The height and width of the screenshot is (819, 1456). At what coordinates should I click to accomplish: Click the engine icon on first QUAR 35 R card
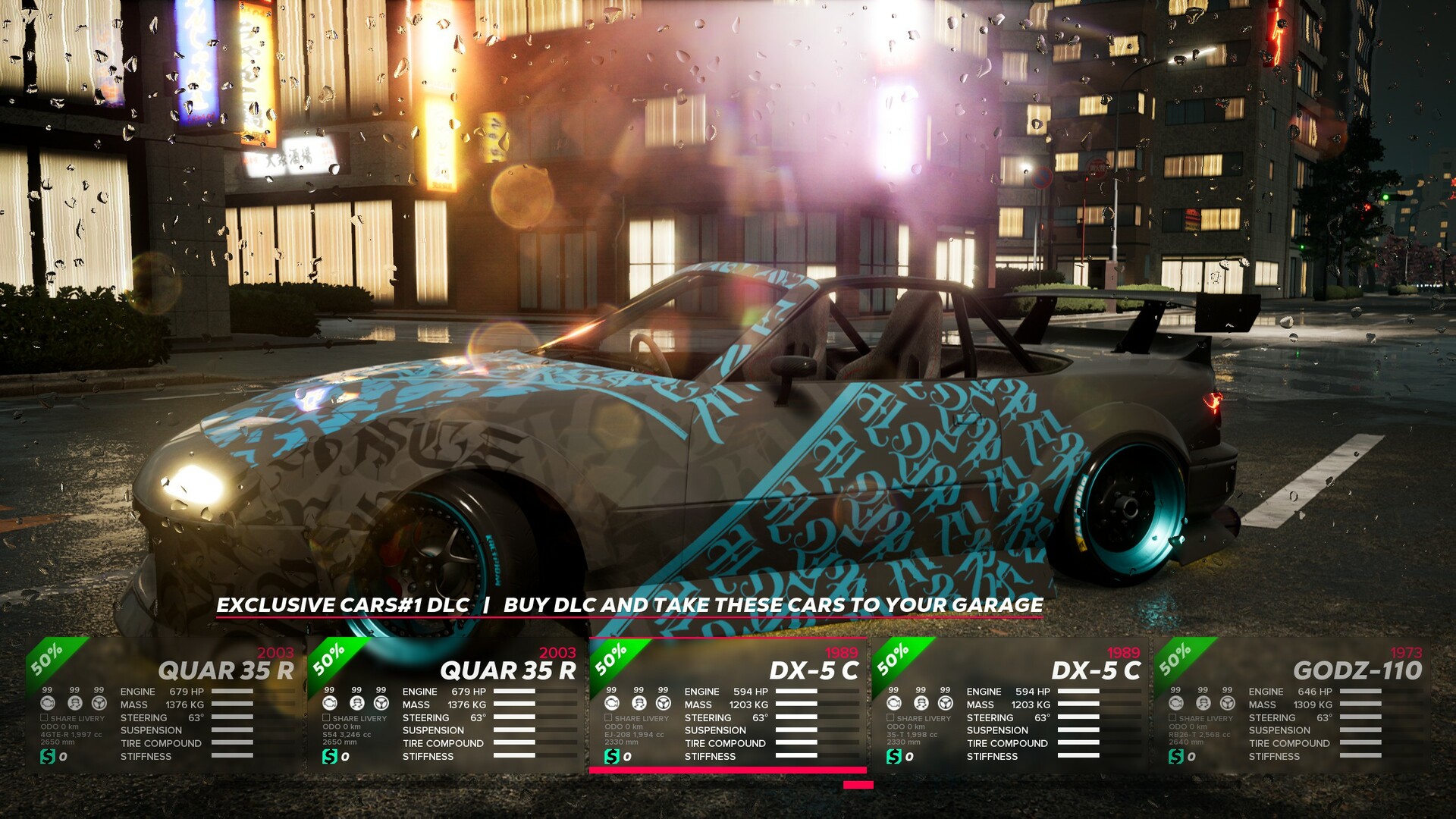click(x=48, y=704)
